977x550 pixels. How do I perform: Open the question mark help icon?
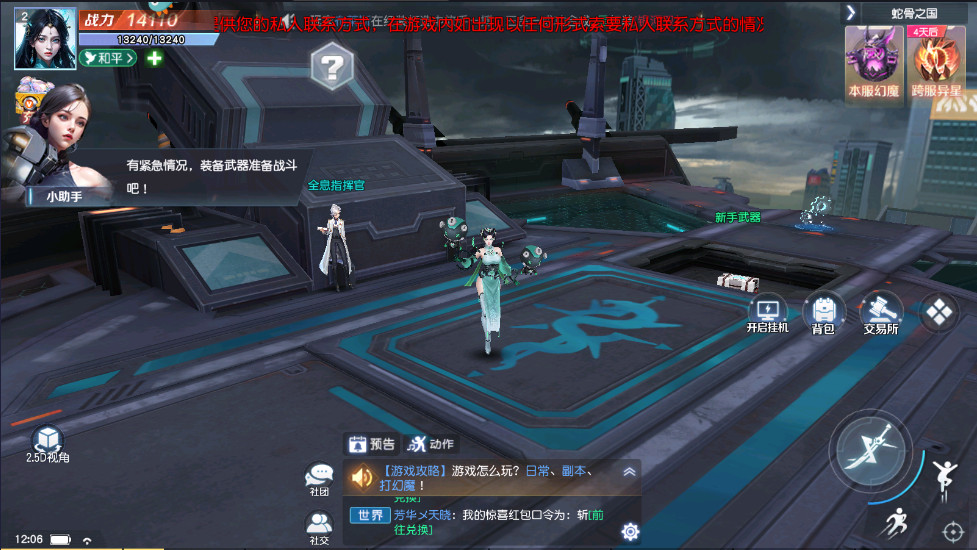pos(332,69)
